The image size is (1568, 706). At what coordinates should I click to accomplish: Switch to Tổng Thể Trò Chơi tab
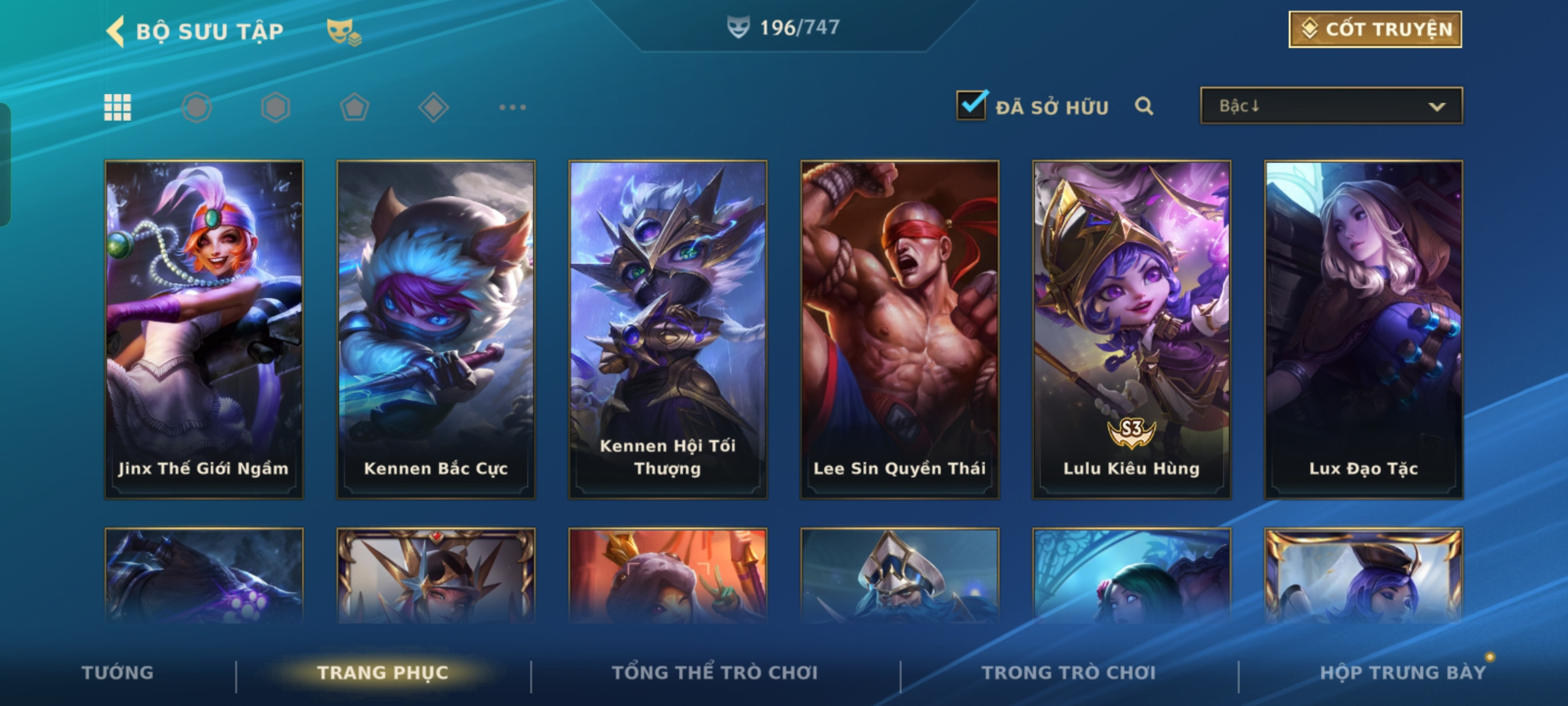pos(715,673)
